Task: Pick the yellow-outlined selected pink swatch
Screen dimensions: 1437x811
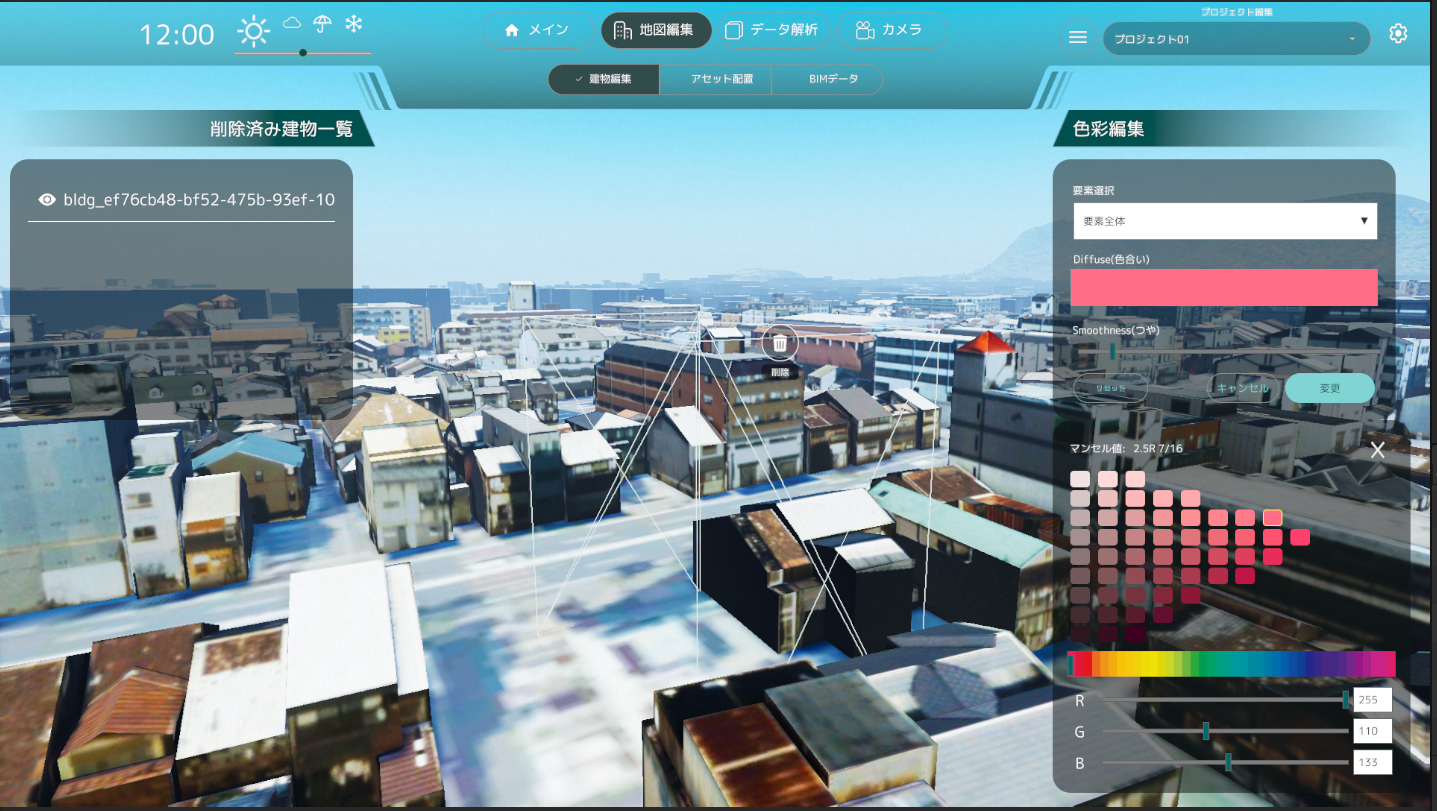Action: [1272, 517]
